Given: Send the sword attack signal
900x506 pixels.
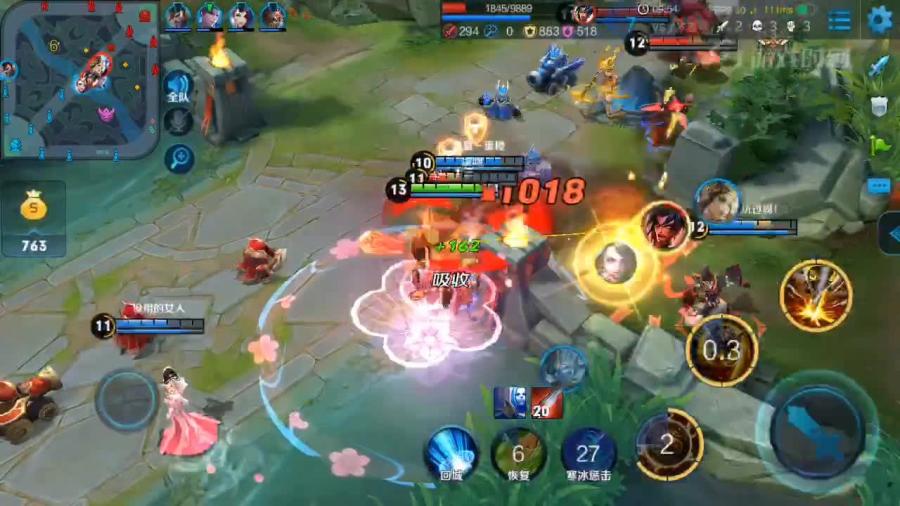Looking at the screenshot, I should tap(879, 67).
